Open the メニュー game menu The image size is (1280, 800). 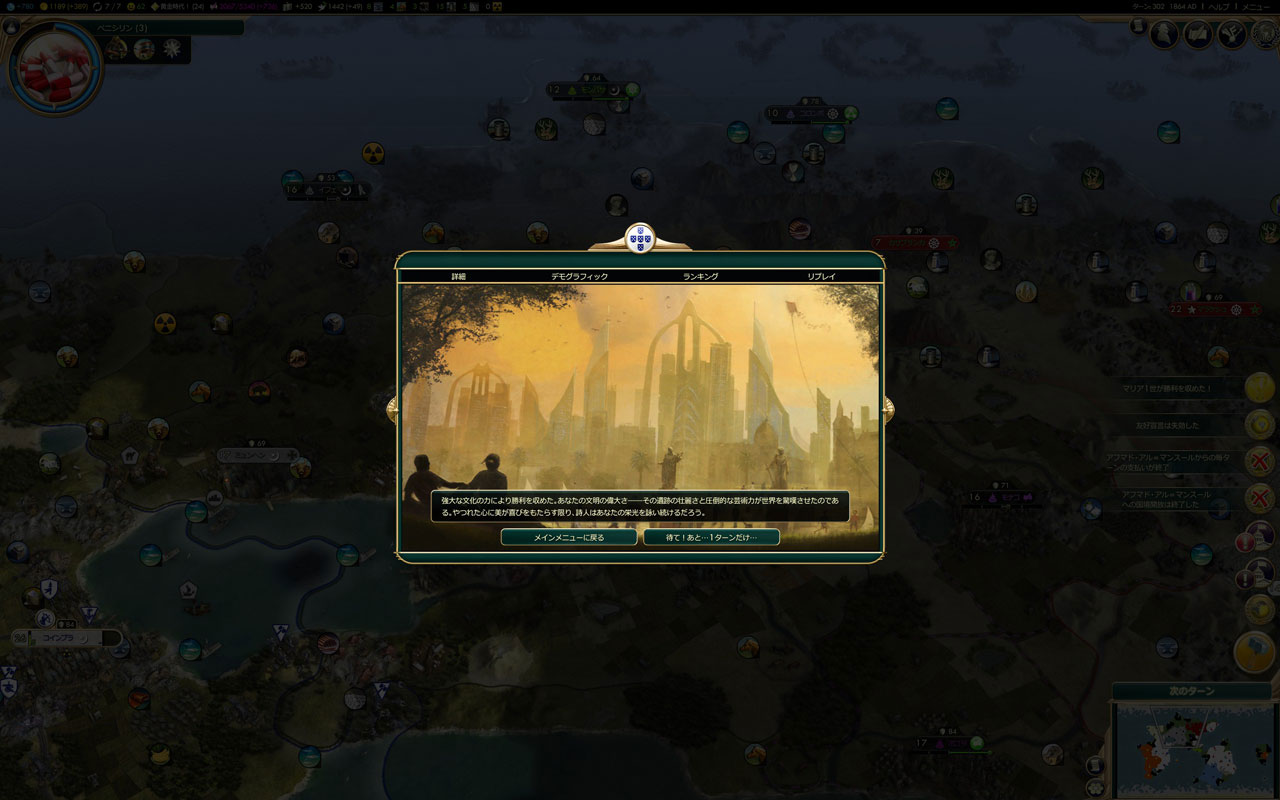tap(1255, 6)
